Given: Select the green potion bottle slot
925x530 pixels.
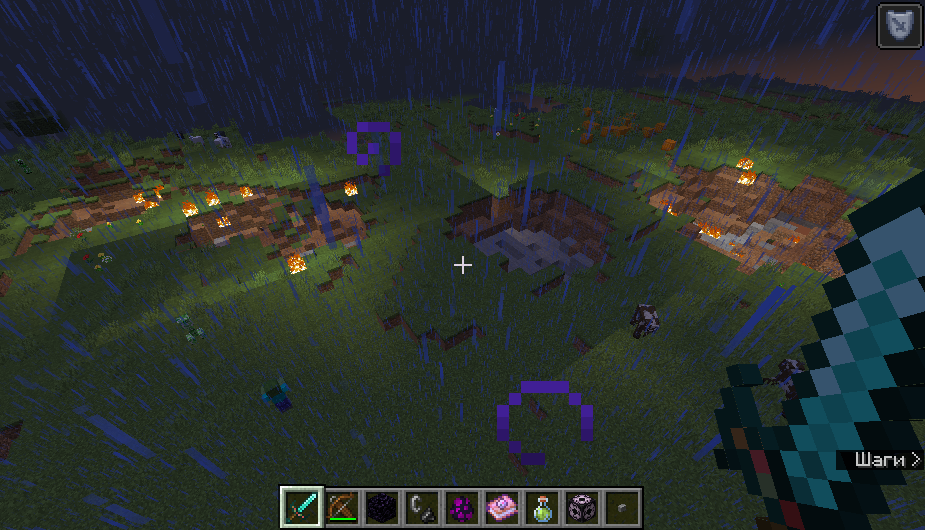Looking at the screenshot, I should pos(541,507).
